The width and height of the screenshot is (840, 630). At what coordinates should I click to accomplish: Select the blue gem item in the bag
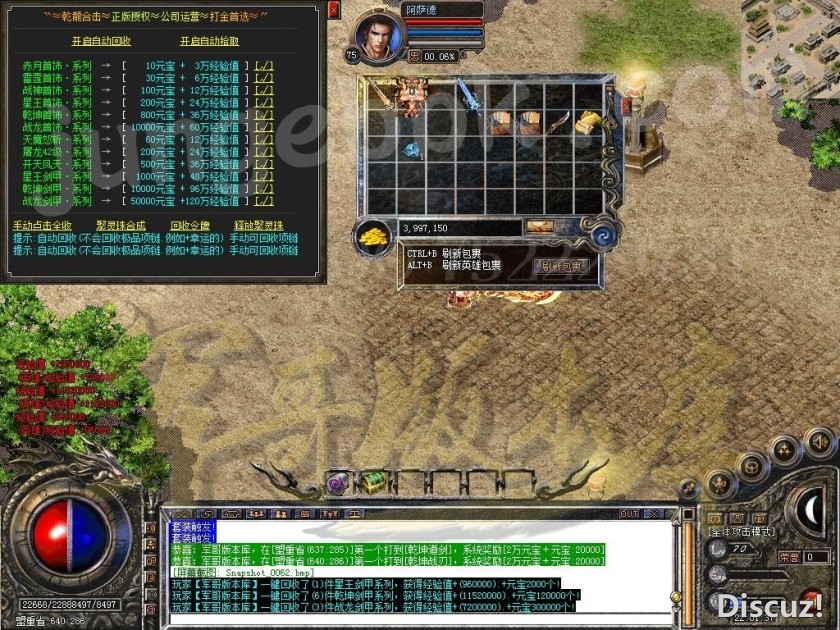(x=411, y=150)
